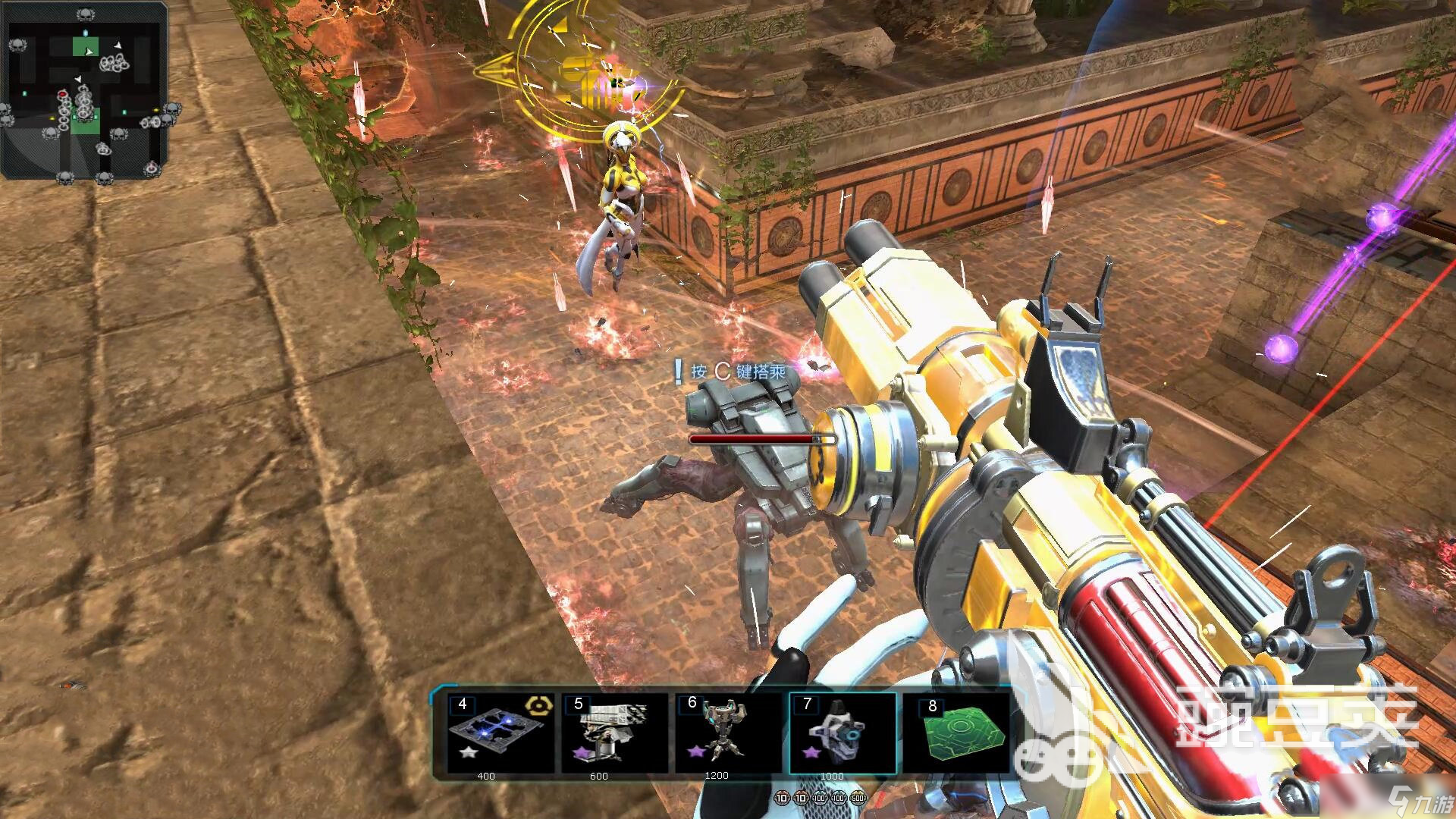This screenshot has height=819, width=1456.
Task: Select the green floor panel in slot 8
Action: point(957,733)
